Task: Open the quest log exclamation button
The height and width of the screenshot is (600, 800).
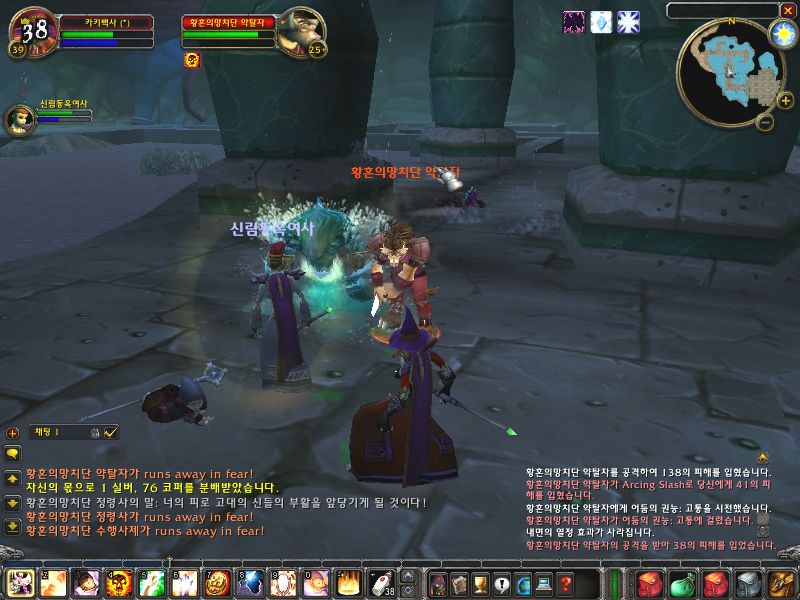Action: click(x=501, y=583)
